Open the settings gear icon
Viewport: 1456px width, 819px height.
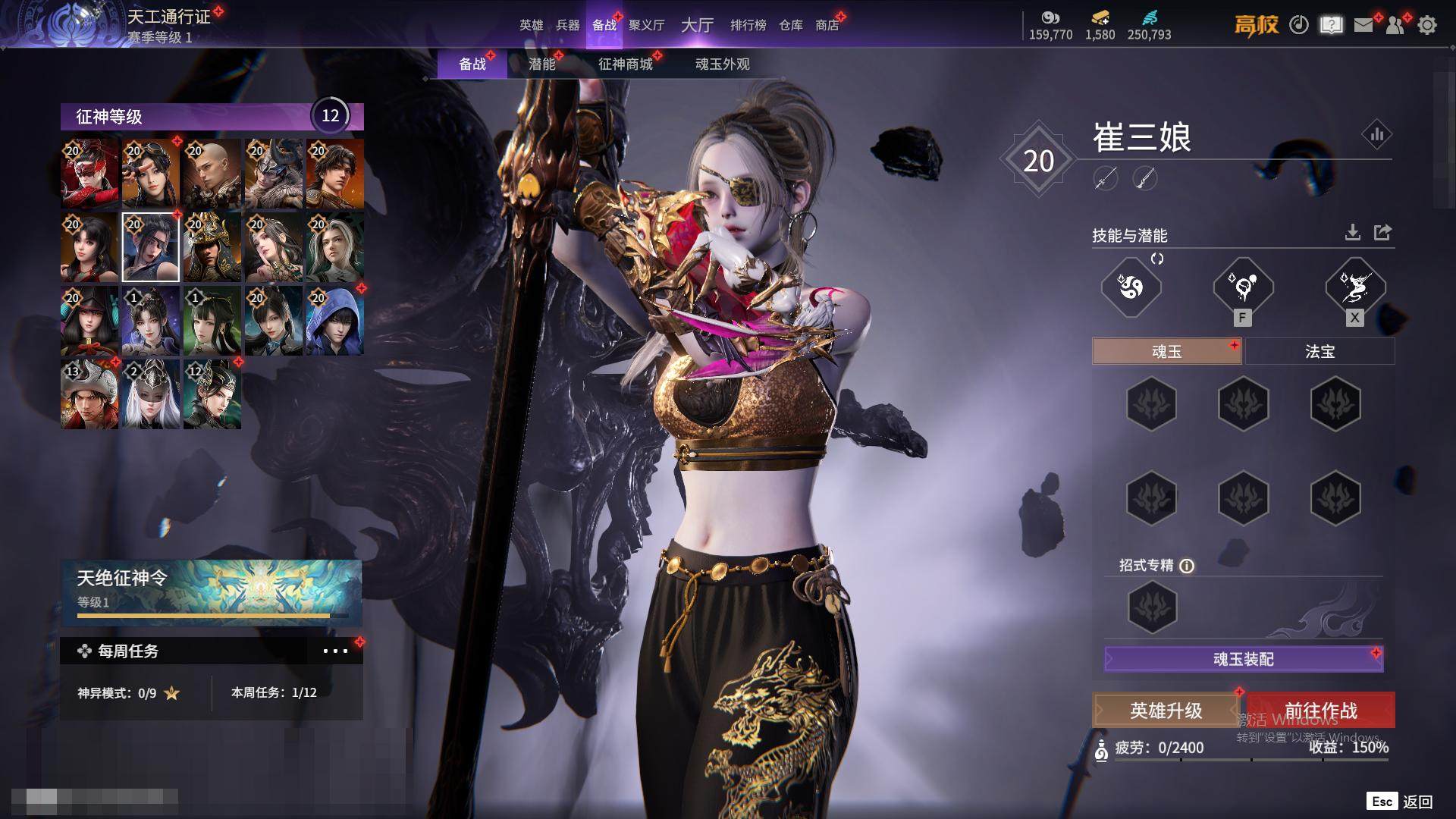1426,25
